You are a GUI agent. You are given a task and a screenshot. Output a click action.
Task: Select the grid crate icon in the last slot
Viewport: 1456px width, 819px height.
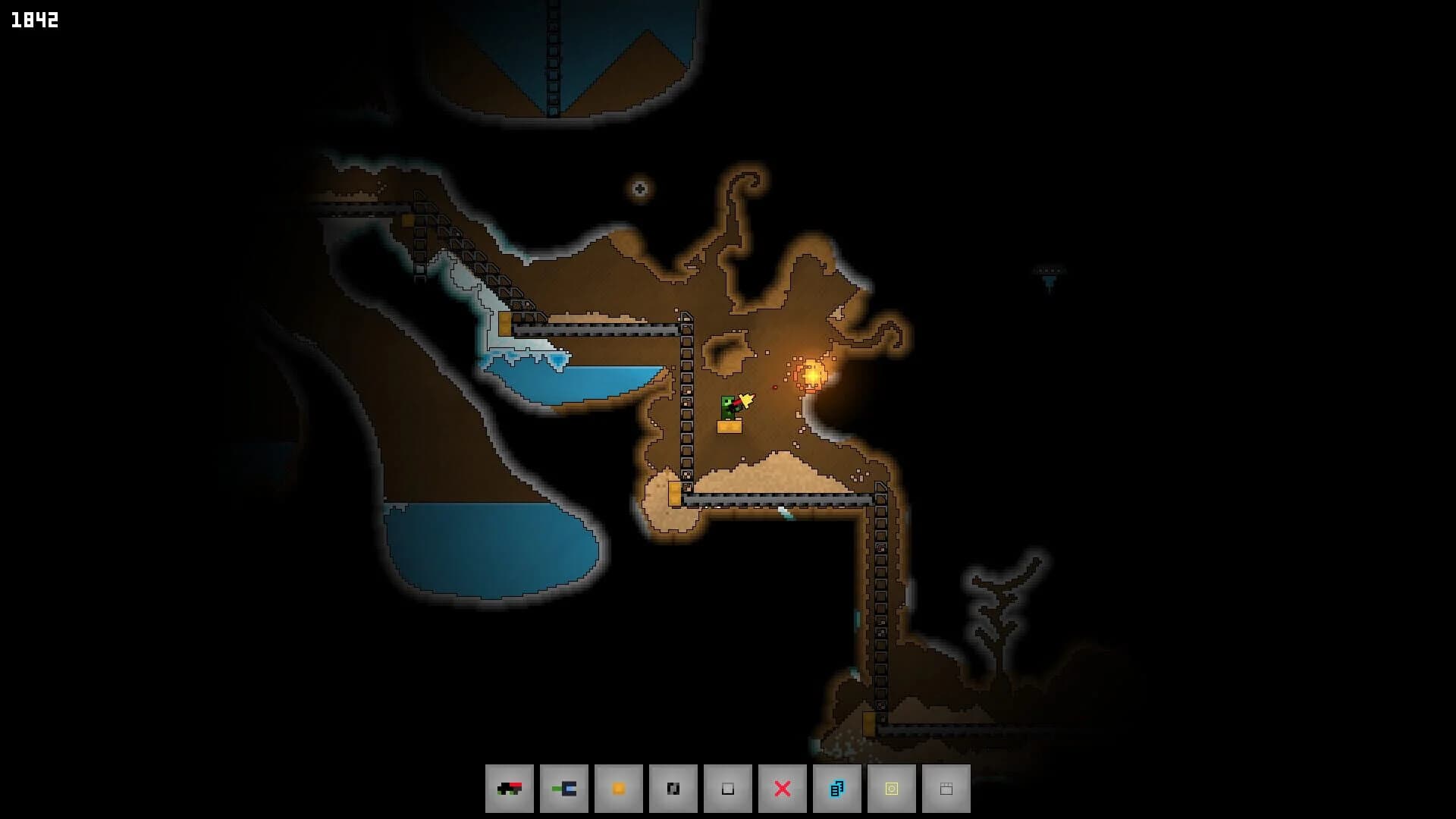pos(946,788)
